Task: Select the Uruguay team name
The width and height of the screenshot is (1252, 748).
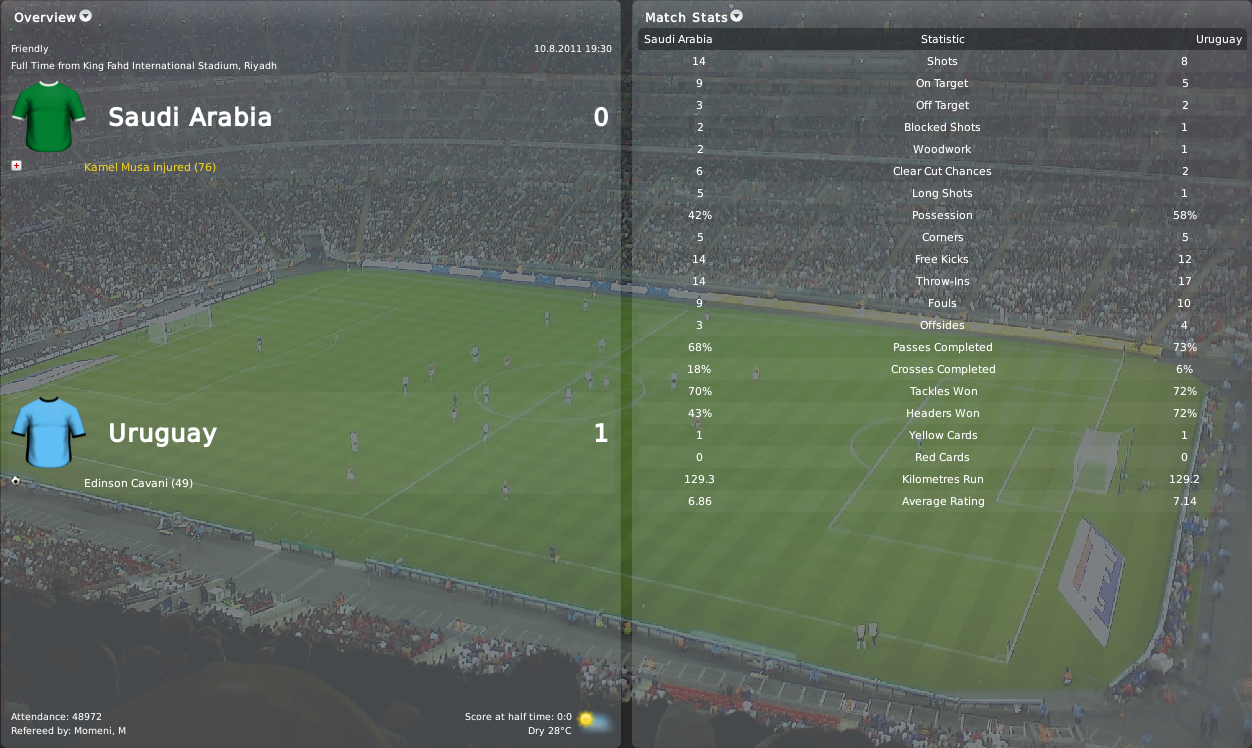Action: (162, 433)
